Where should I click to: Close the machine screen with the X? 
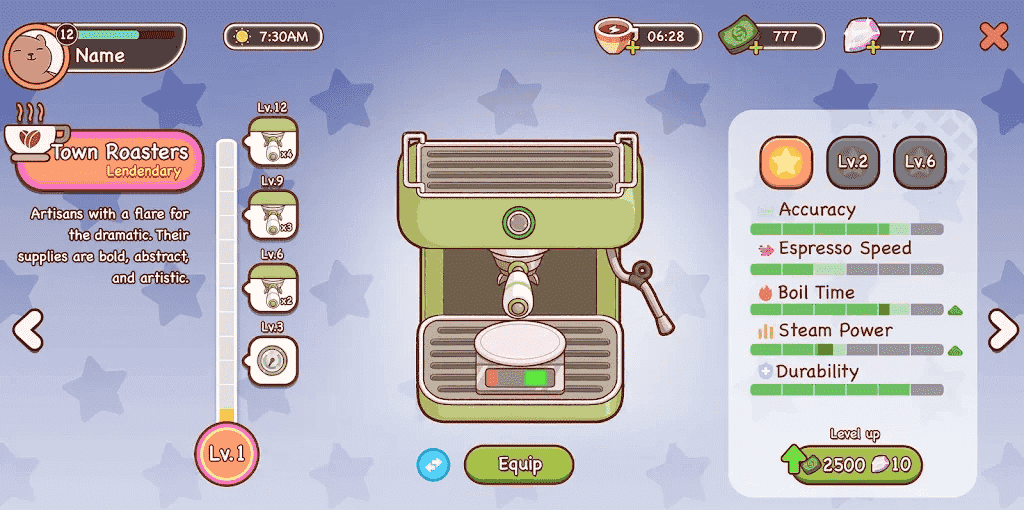click(x=993, y=37)
